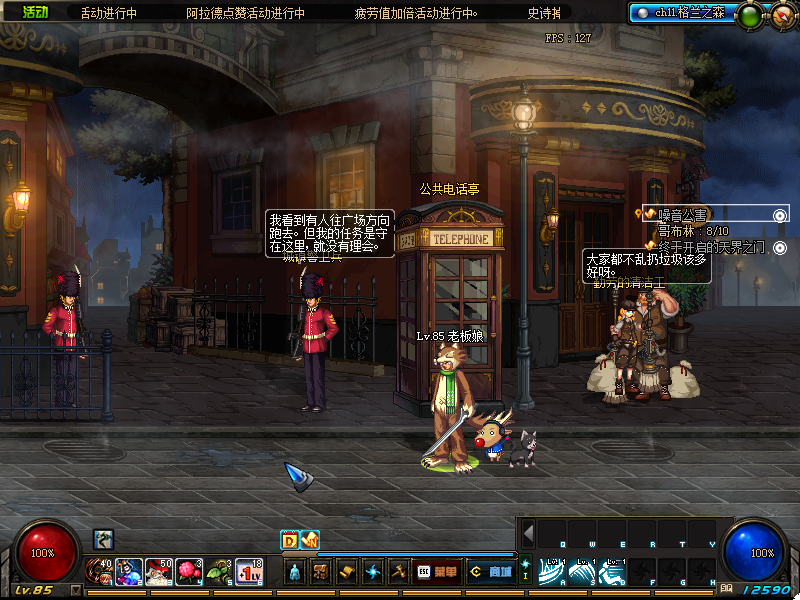Open the inventory chest icon
800x600 pixels.
click(x=321, y=572)
